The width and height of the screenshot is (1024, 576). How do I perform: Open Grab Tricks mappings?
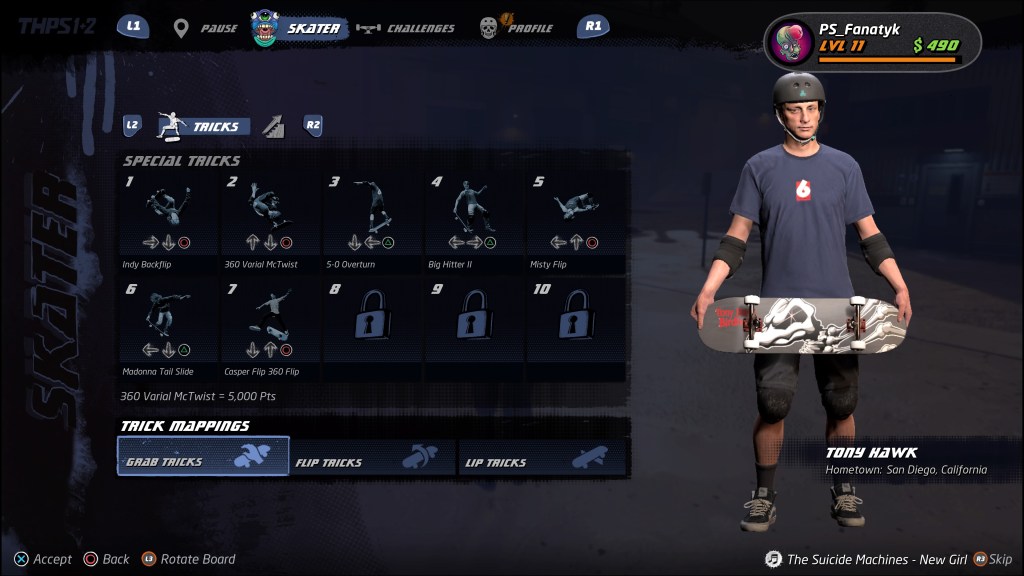pos(204,456)
